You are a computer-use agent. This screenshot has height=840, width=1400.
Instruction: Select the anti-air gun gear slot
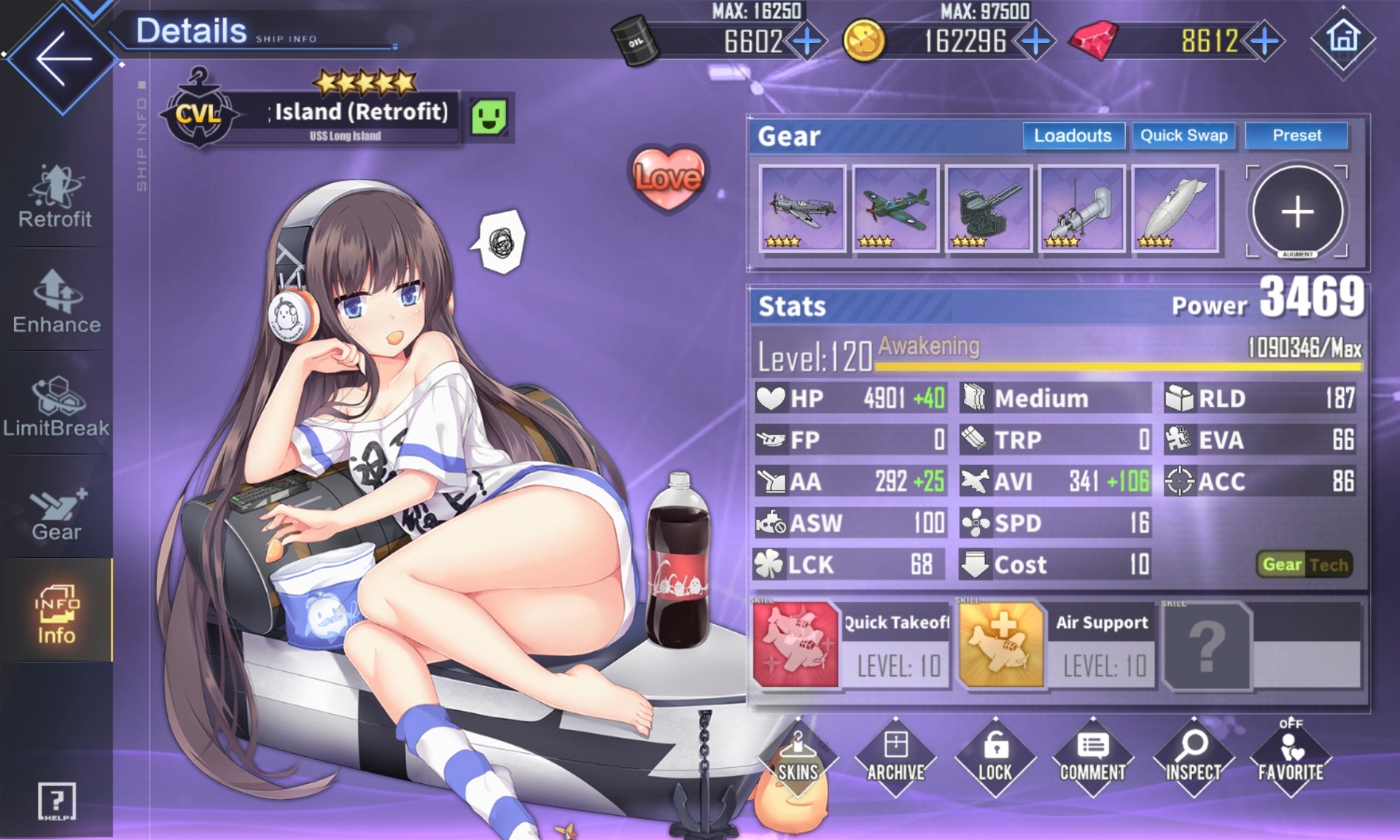click(x=989, y=209)
